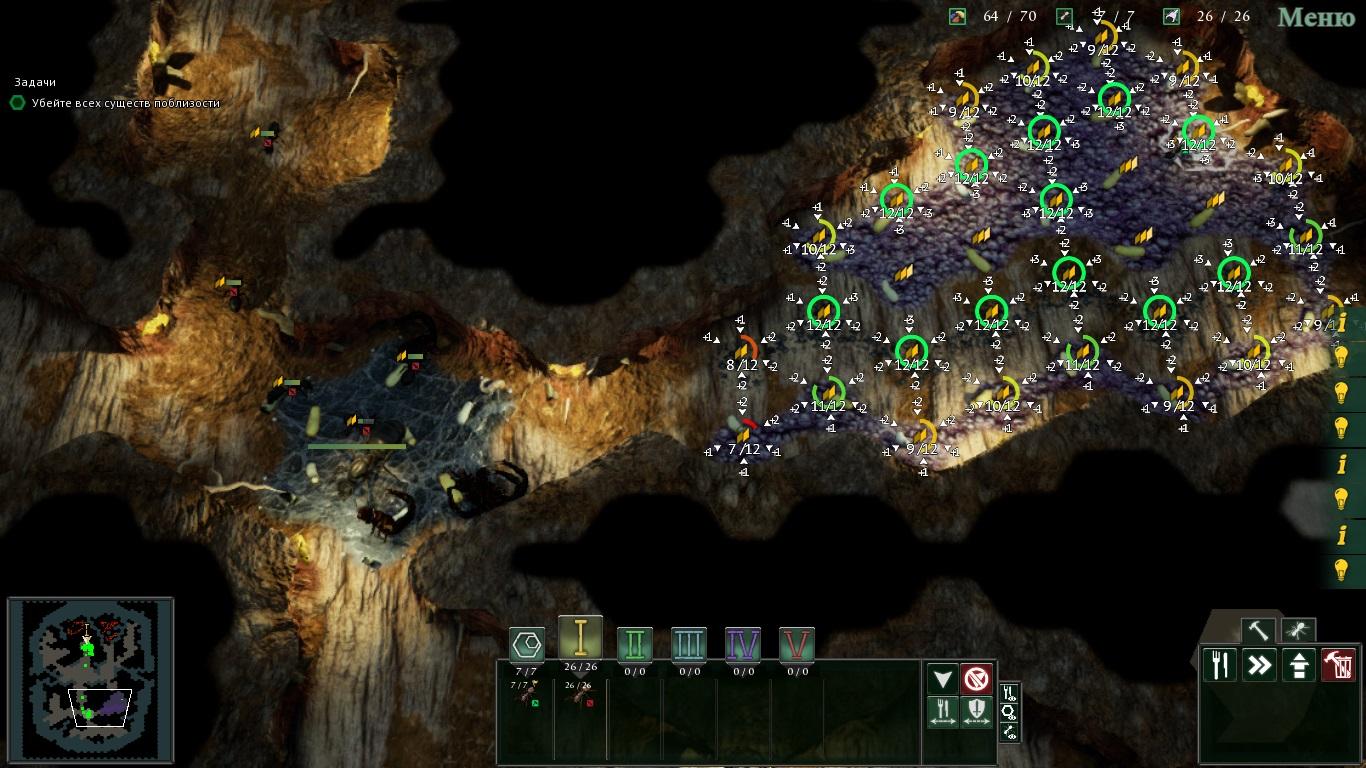Click the upward arrow upgrade button

(1298, 665)
